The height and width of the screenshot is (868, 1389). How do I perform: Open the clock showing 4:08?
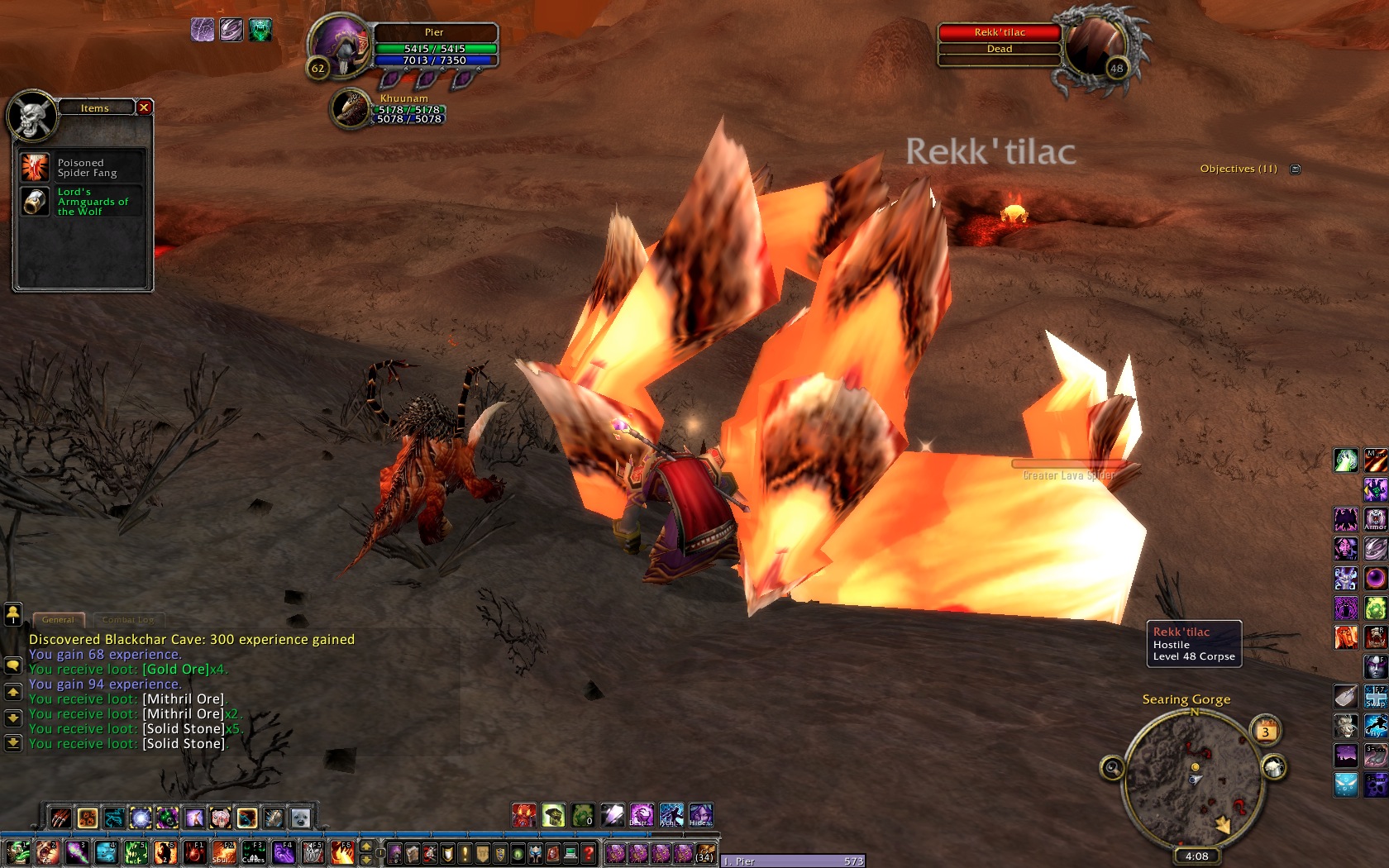(x=1196, y=856)
